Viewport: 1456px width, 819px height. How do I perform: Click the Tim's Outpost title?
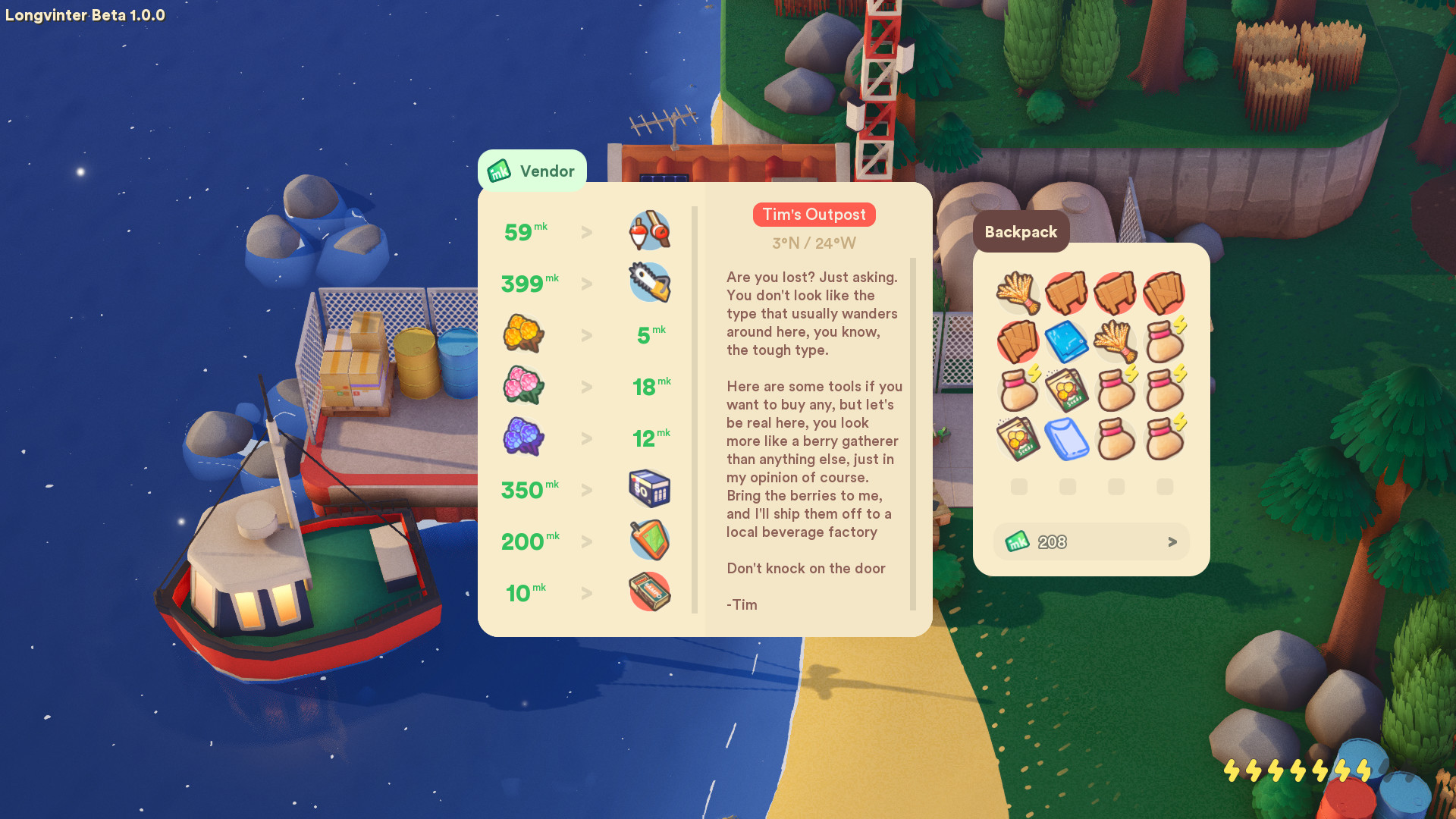tap(814, 215)
